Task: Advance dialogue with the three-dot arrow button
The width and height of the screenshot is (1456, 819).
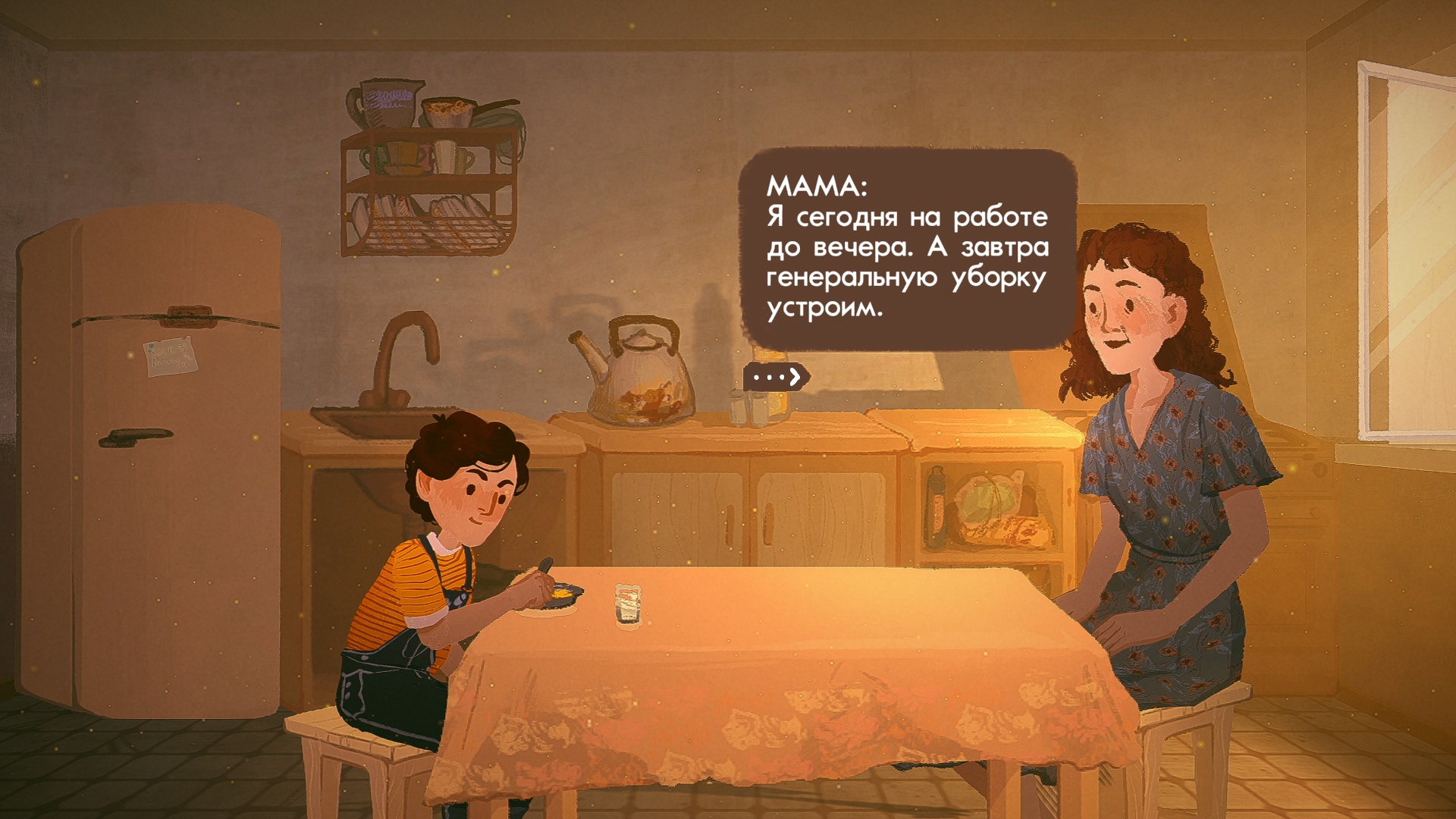Action: click(x=777, y=377)
